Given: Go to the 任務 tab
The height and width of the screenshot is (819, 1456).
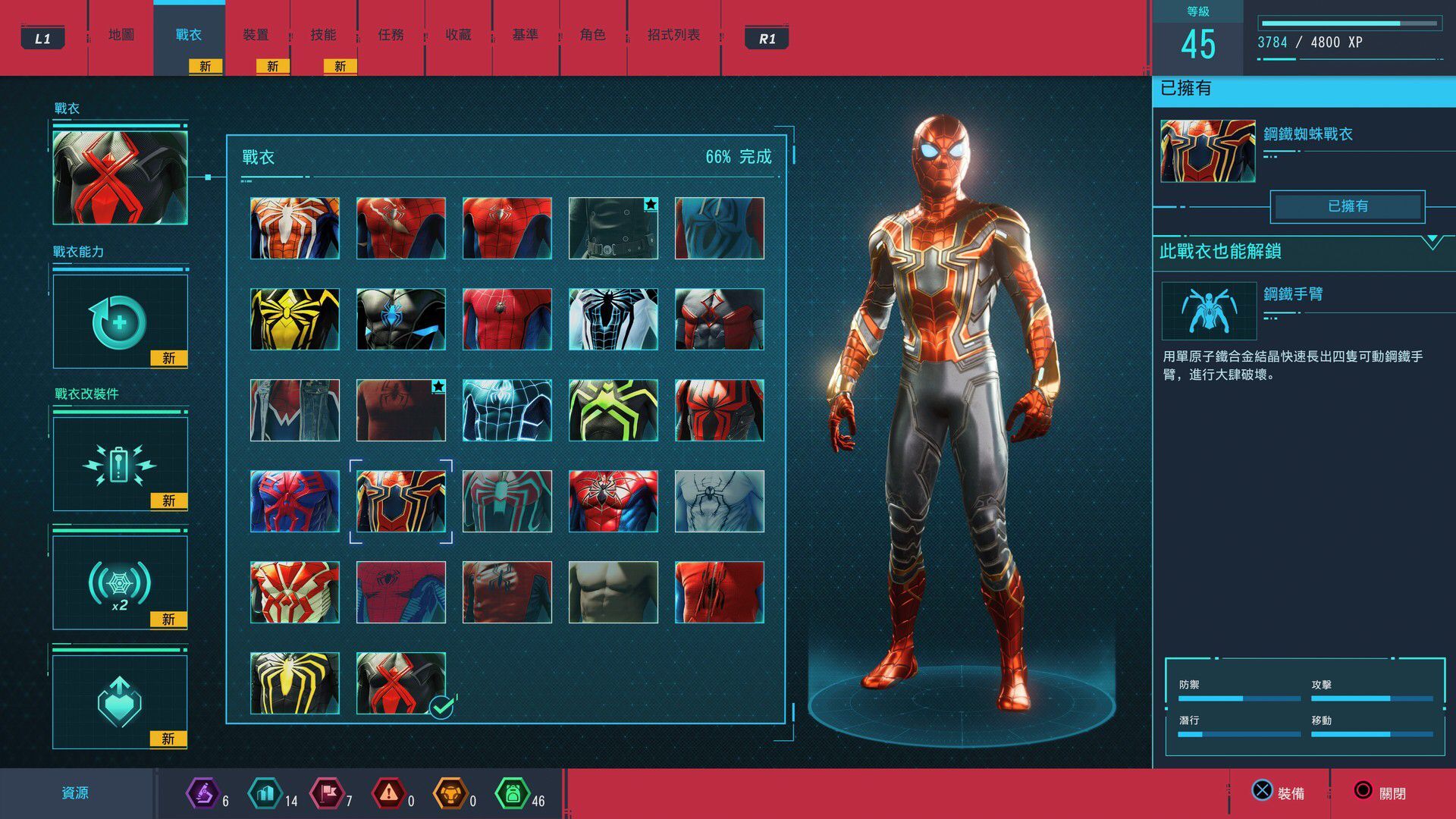Looking at the screenshot, I should 391,35.
